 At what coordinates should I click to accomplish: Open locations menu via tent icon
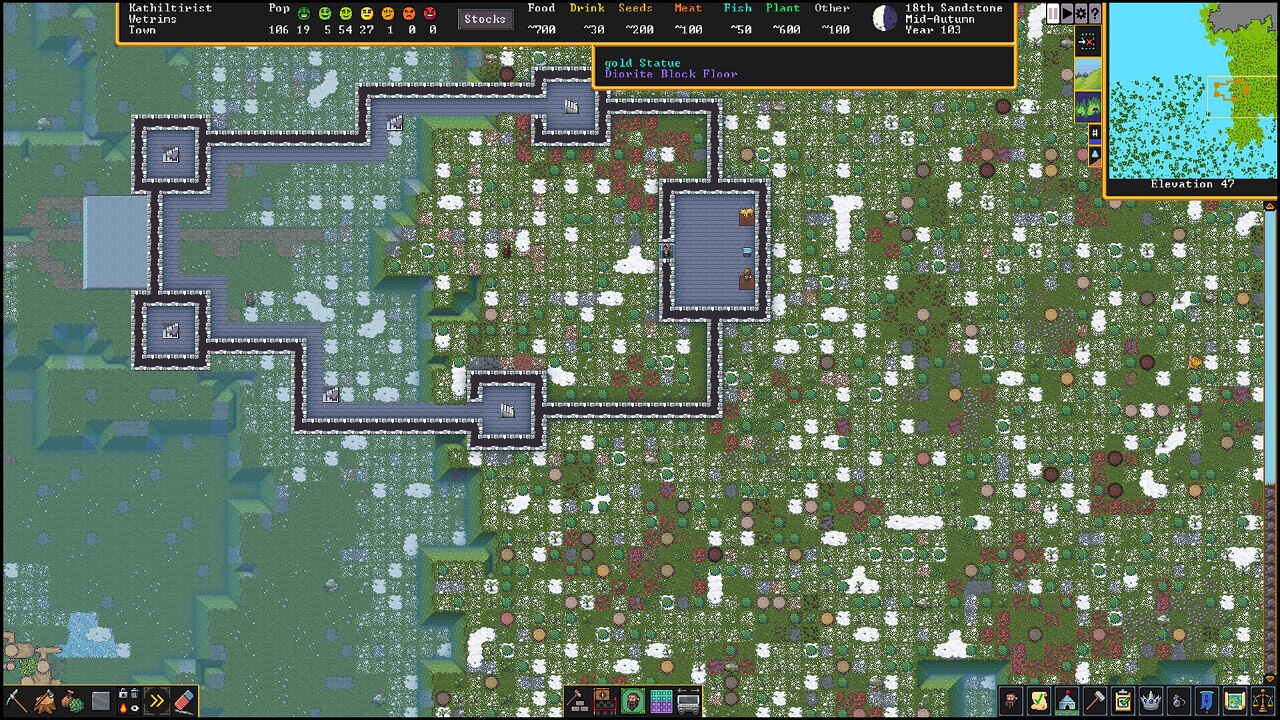[x=1069, y=702]
